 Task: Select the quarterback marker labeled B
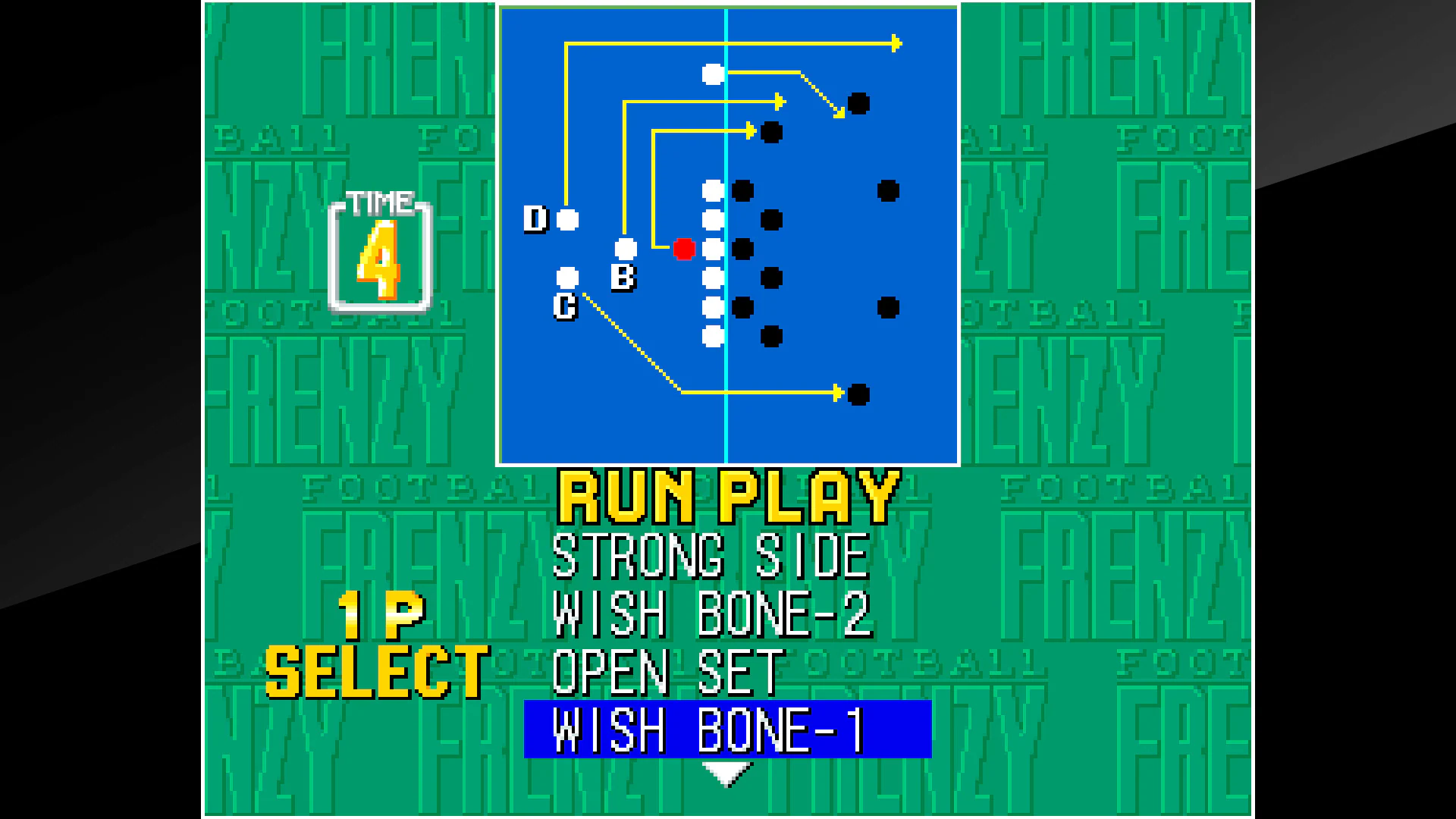(x=627, y=246)
